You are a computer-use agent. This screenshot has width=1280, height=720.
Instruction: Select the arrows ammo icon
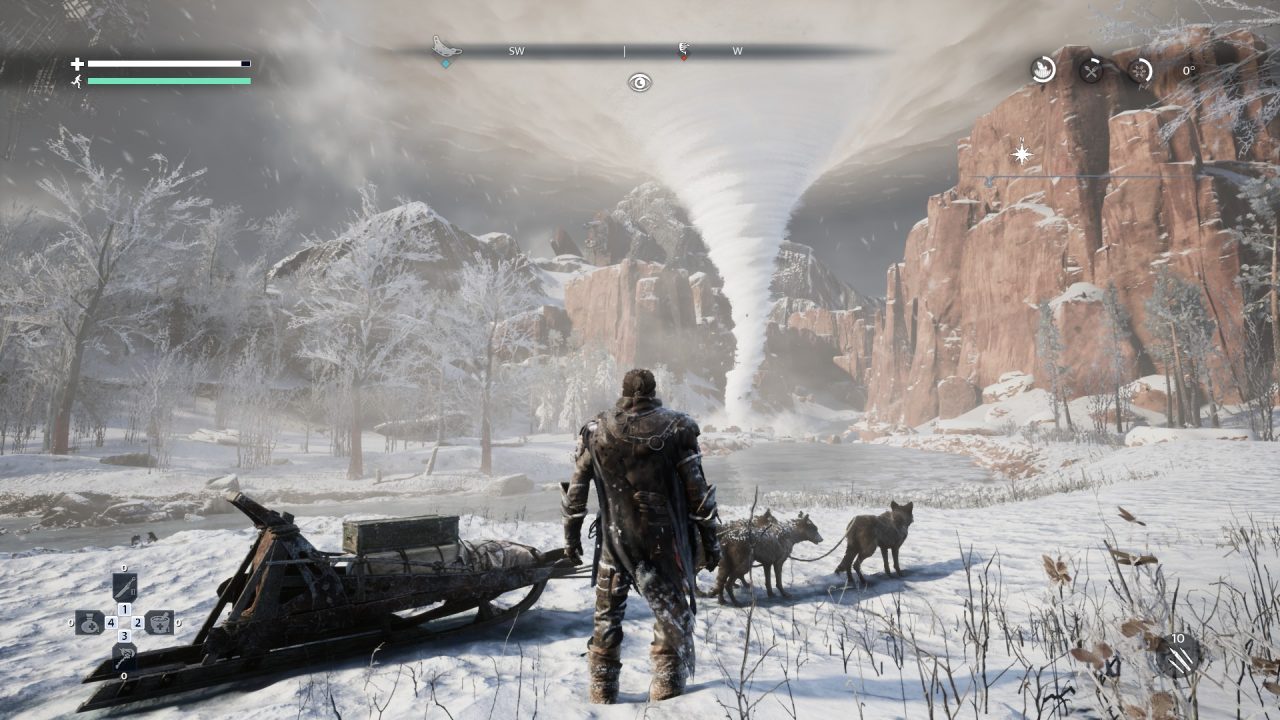tap(1178, 657)
